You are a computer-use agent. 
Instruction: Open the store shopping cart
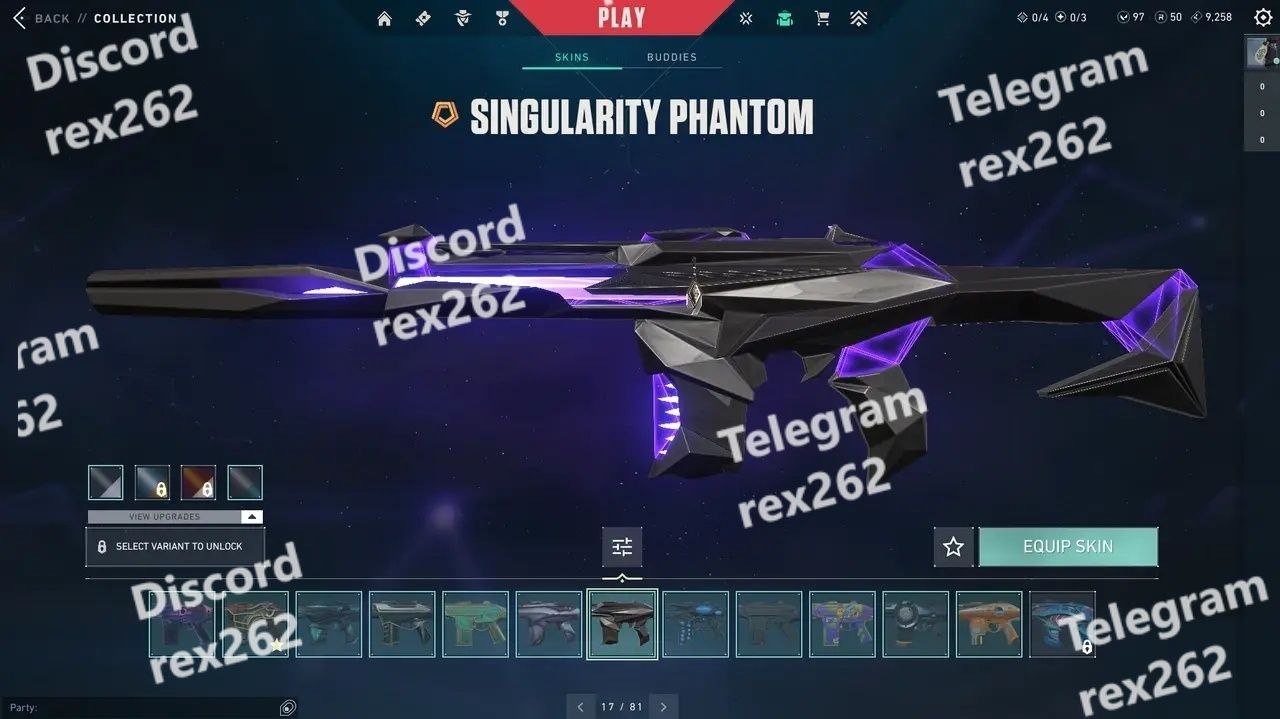[822, 18]
